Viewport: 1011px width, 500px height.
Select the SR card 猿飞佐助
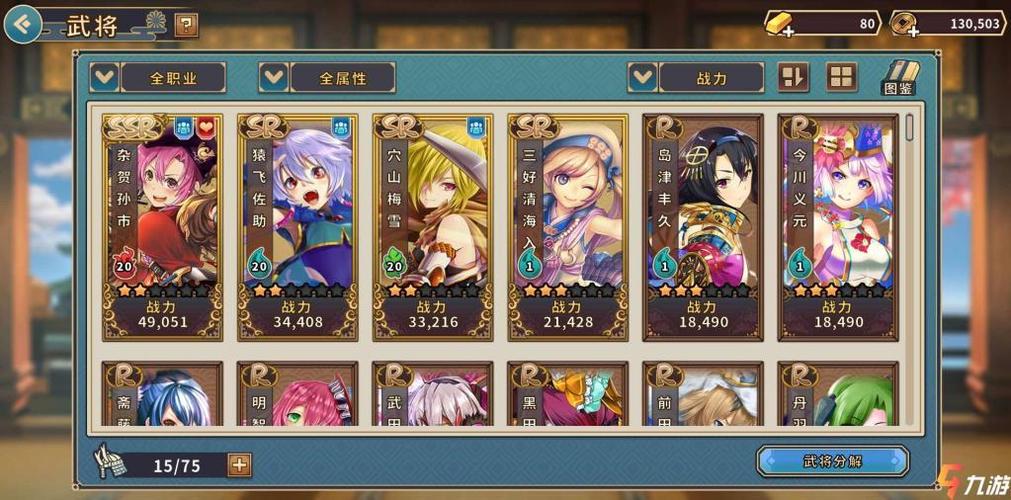[297, 226]
